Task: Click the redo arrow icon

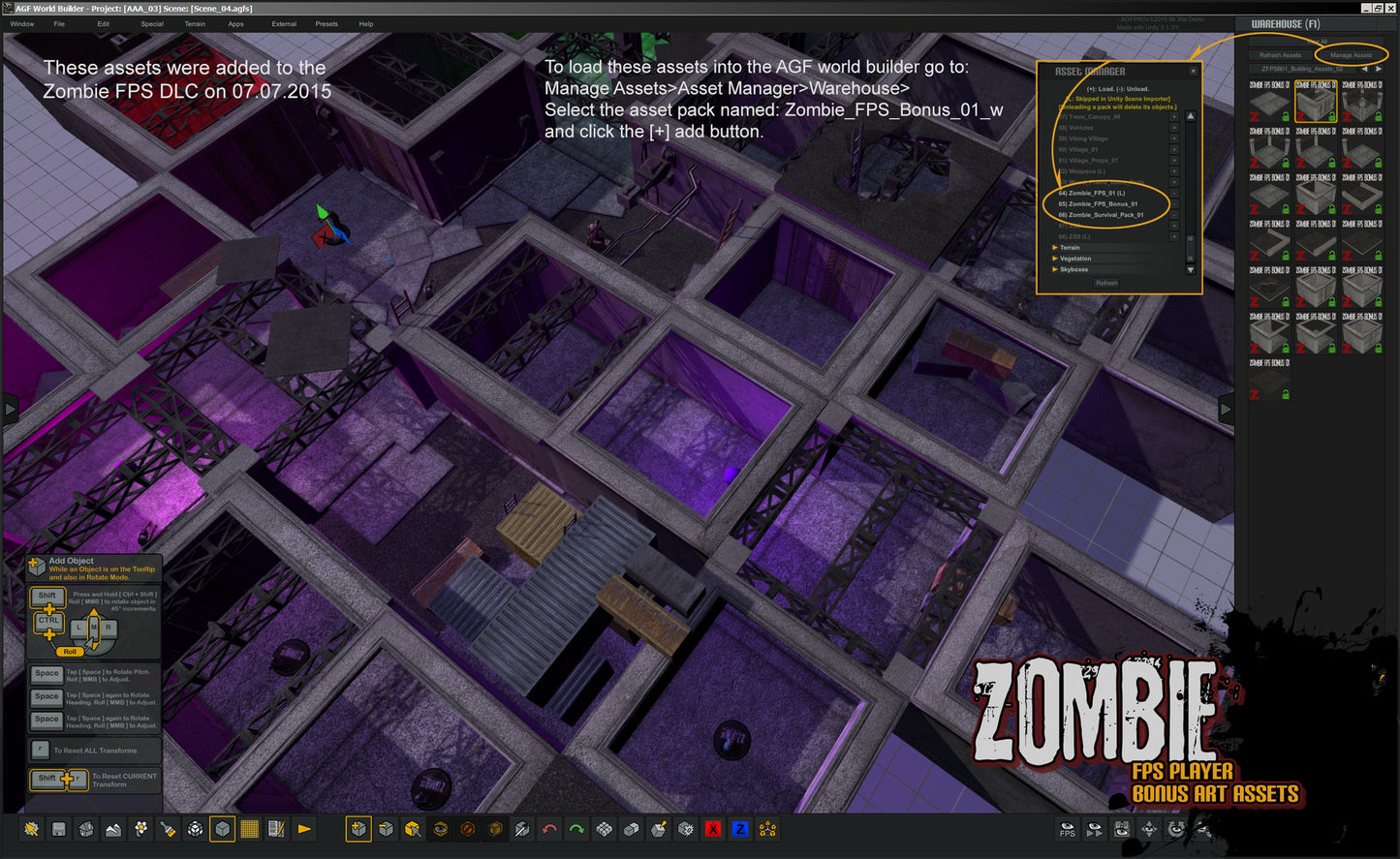Action: point(576,829)
